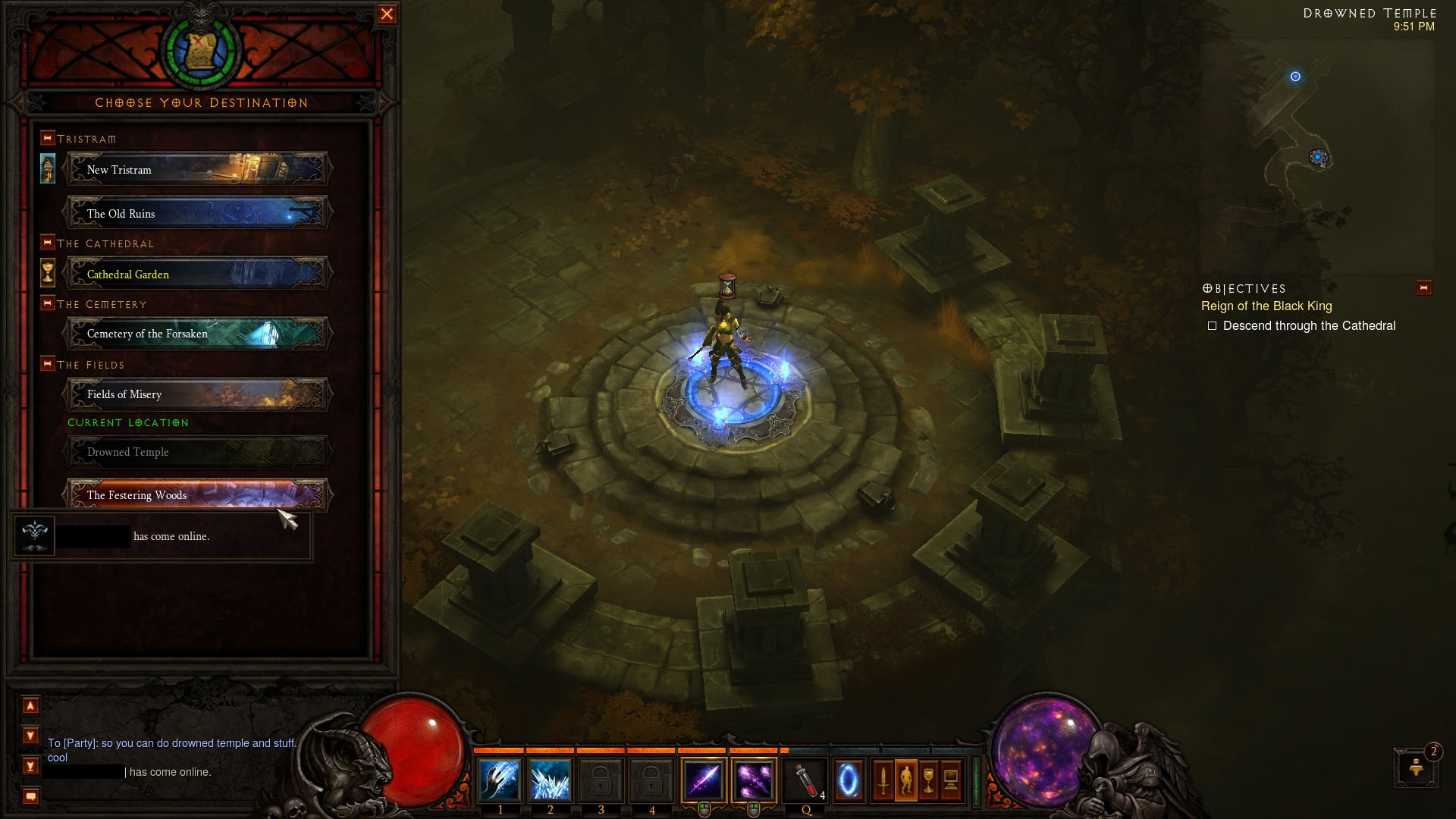Open the computer game menu button
Image resolution: width=1456 pixels, height=819 pixels.
951,780
